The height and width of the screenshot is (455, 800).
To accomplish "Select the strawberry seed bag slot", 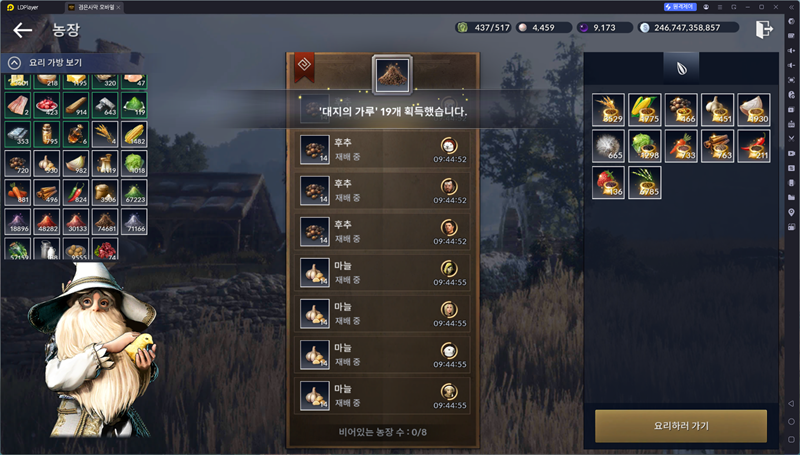I will pyautogui.click(x=608, y=182).
